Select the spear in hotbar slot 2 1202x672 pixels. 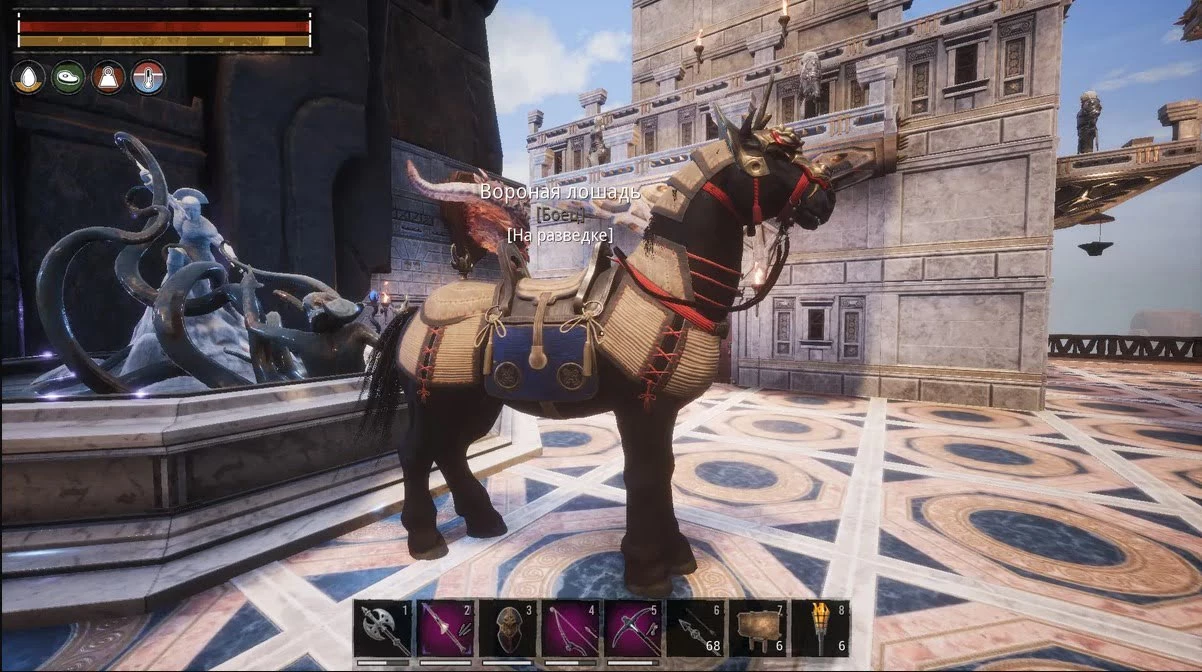(445, 628)
